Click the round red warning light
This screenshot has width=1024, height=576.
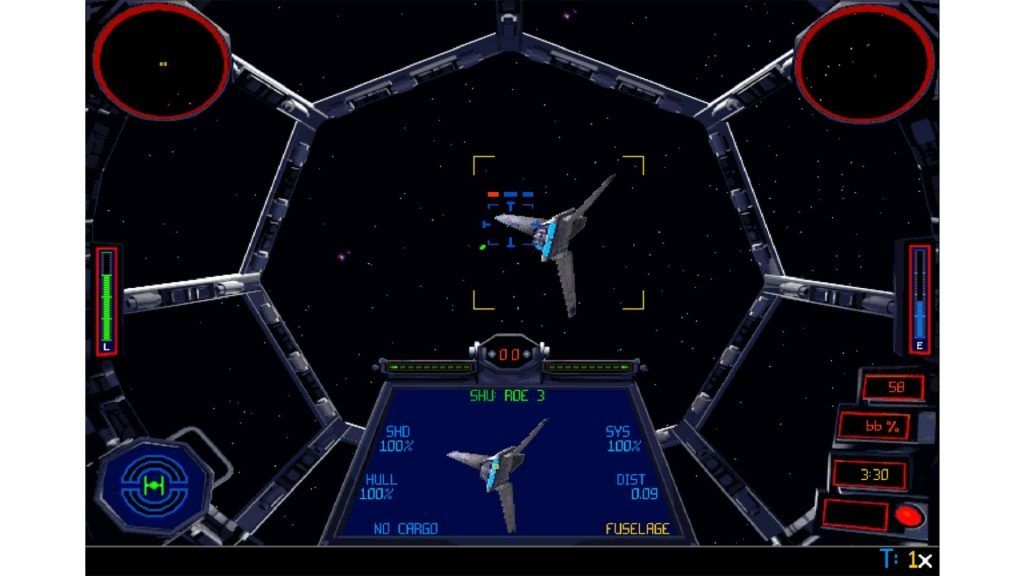pos(909,516)
